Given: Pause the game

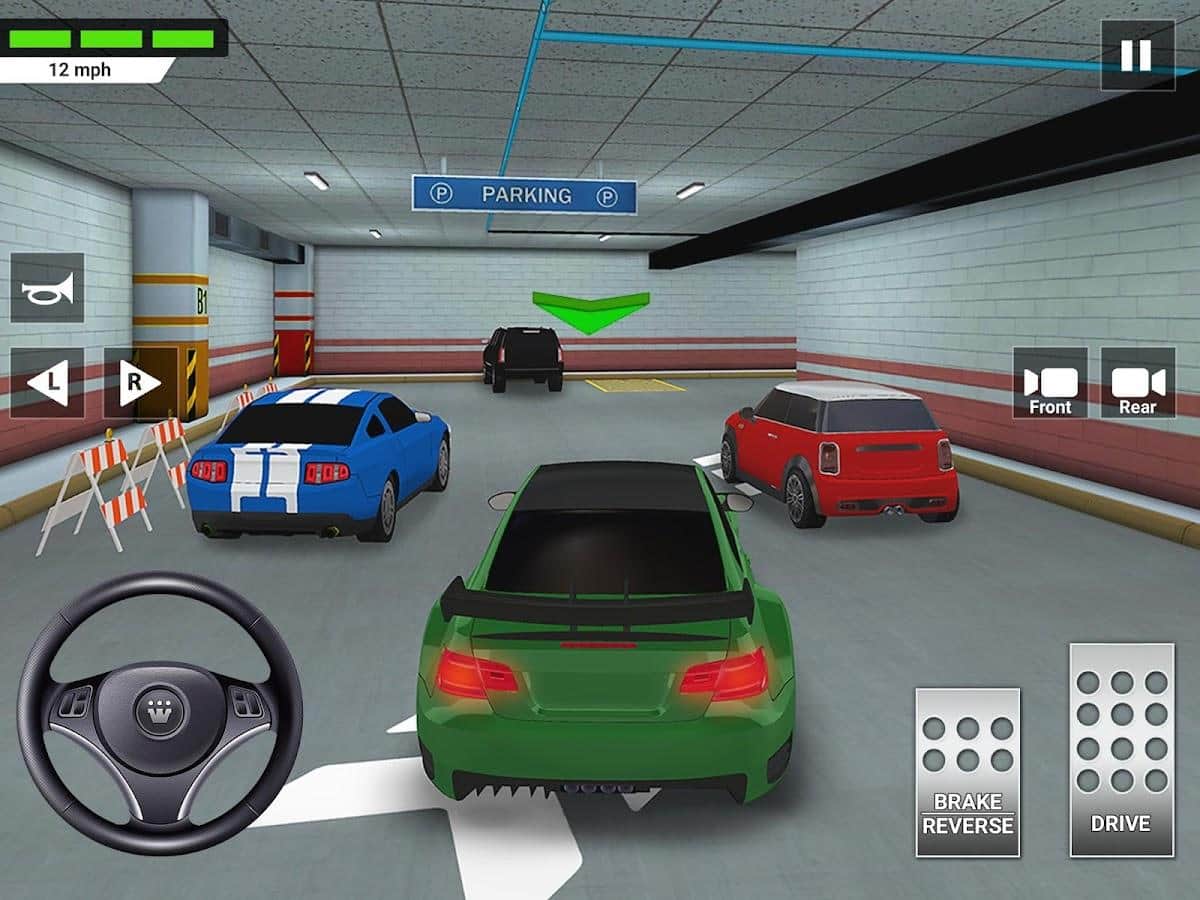Looking at the screenshot, I should (x=1137, y=55).
